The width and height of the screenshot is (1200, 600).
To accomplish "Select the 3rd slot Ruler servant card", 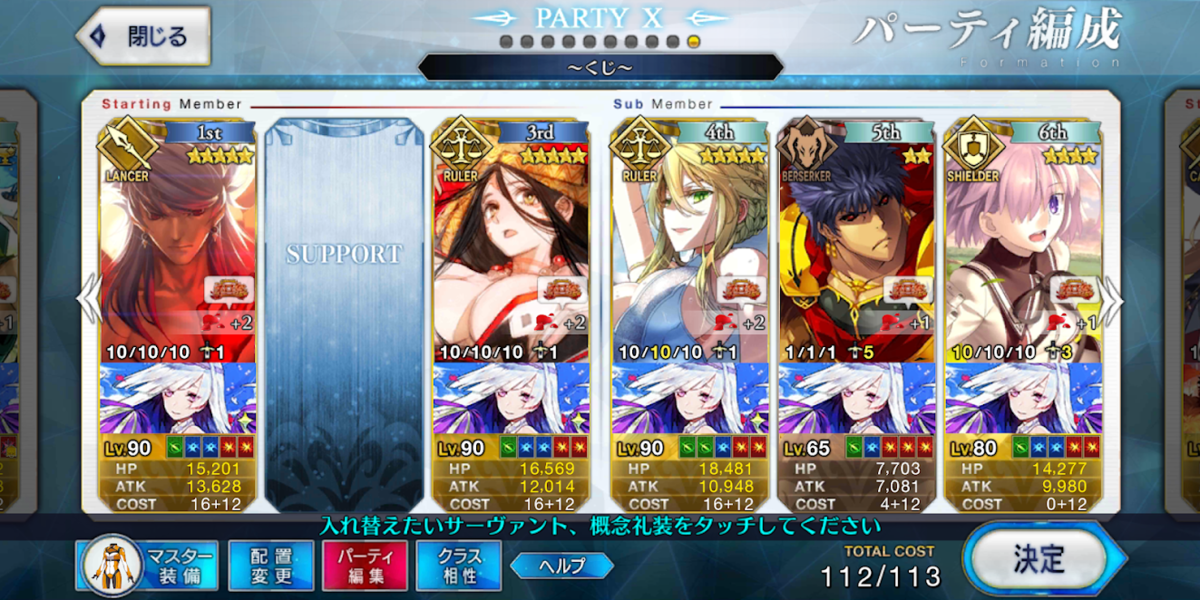I will (x=511, y=240).
